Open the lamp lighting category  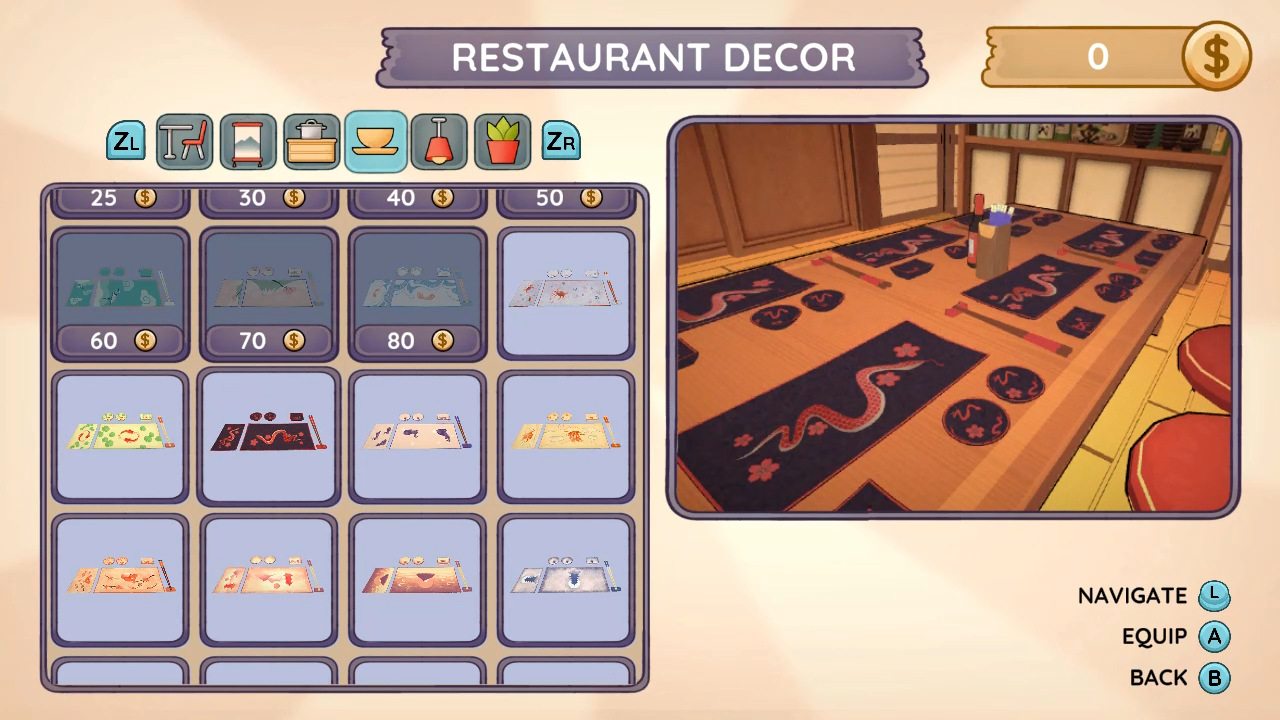pos(439,141)
